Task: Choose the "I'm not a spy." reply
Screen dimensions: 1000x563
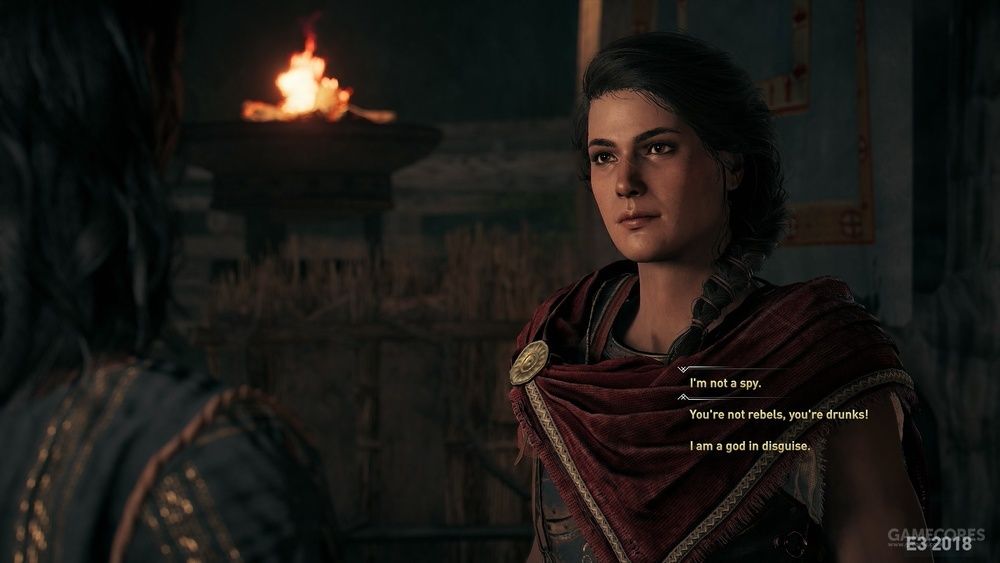Action: point(726,384)
